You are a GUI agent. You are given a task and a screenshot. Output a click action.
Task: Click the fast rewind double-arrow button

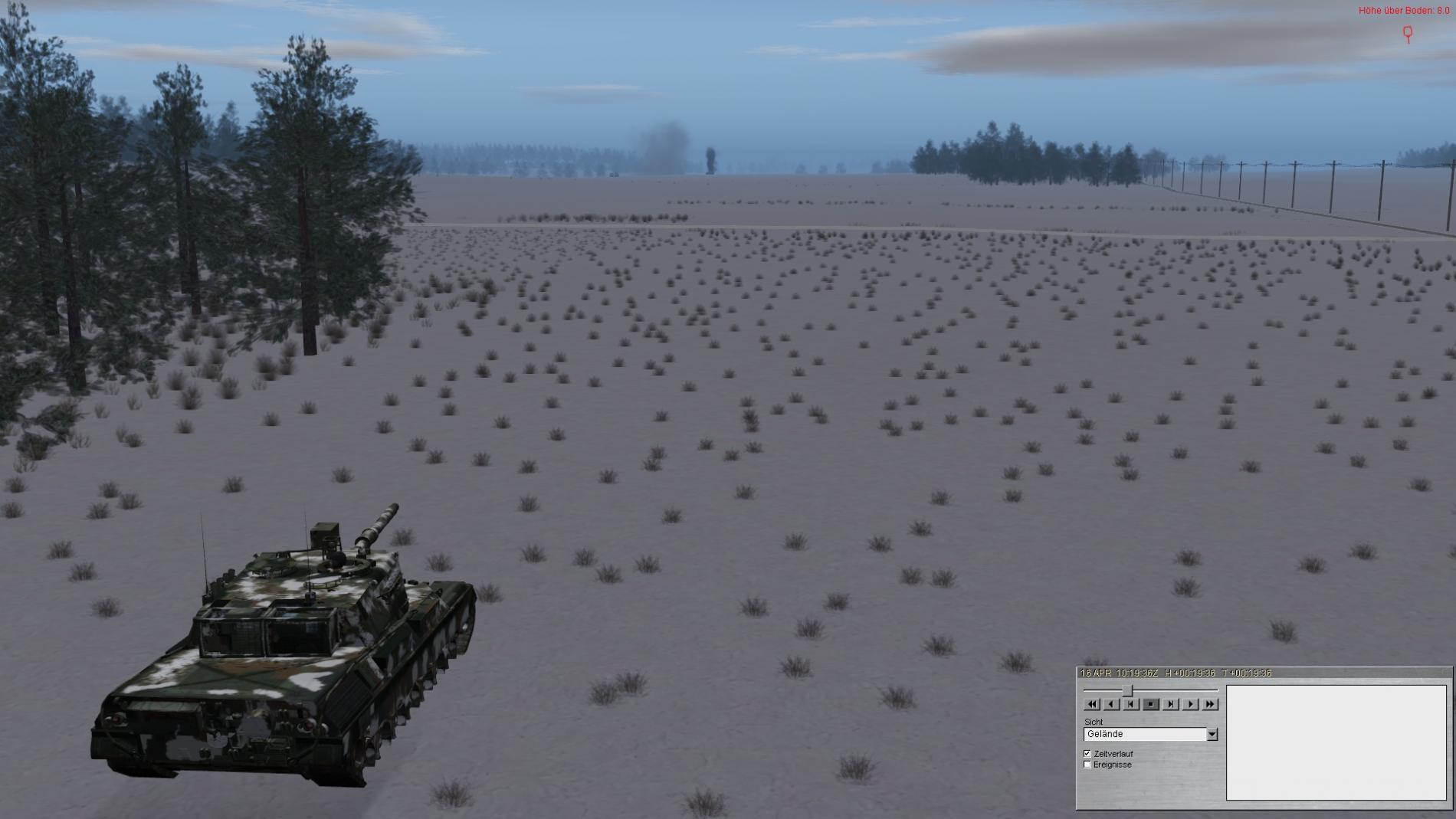pos(1092,704)
